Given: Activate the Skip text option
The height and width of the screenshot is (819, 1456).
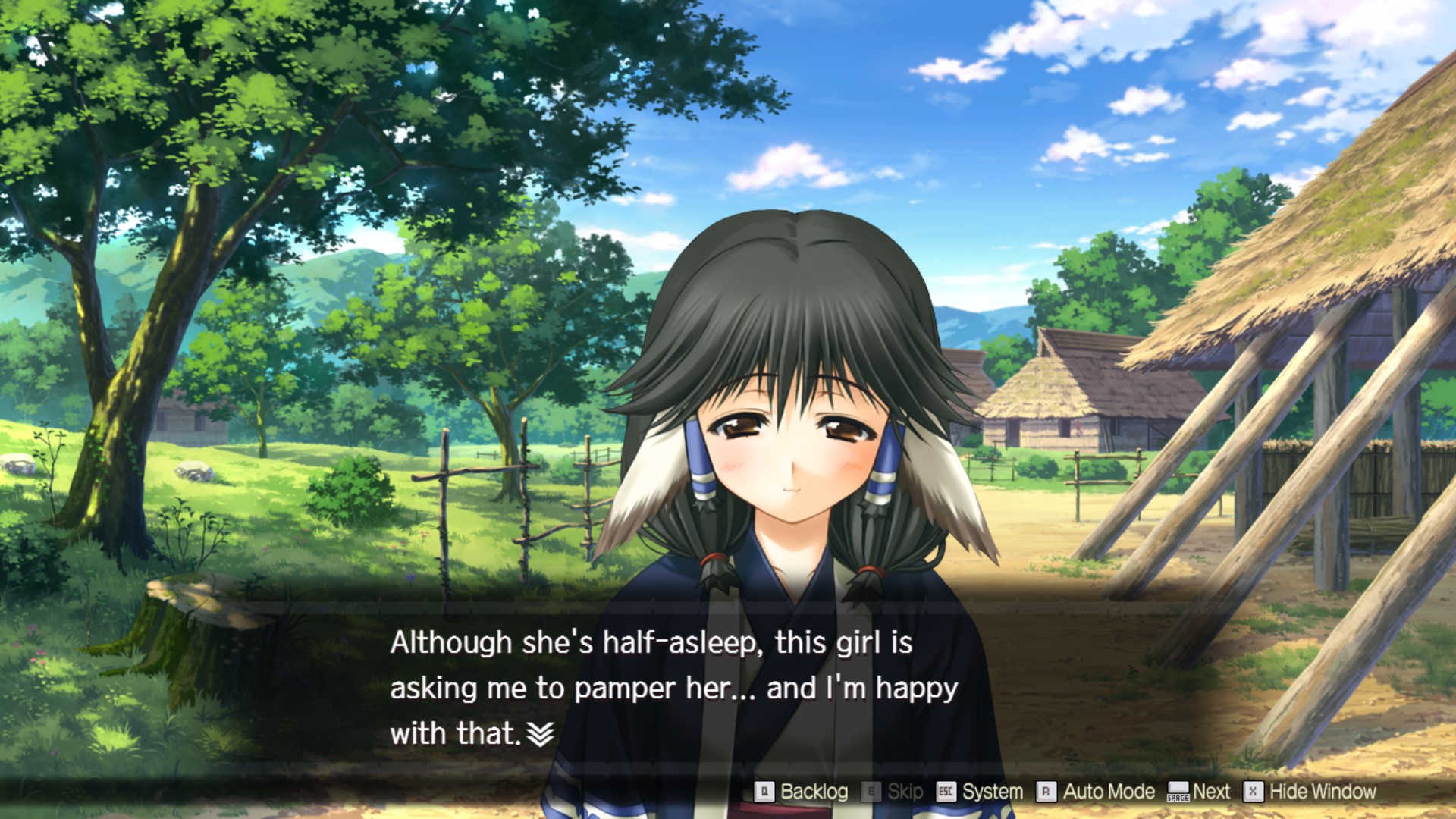Looking at the screenshot, I should pos(893,792).
